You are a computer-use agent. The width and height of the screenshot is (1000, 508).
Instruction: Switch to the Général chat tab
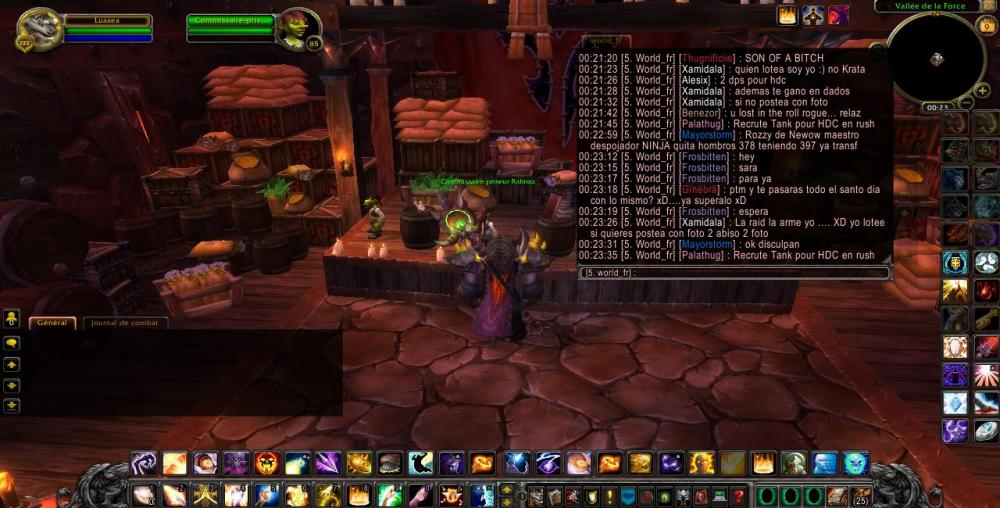(x=52, y=323)
